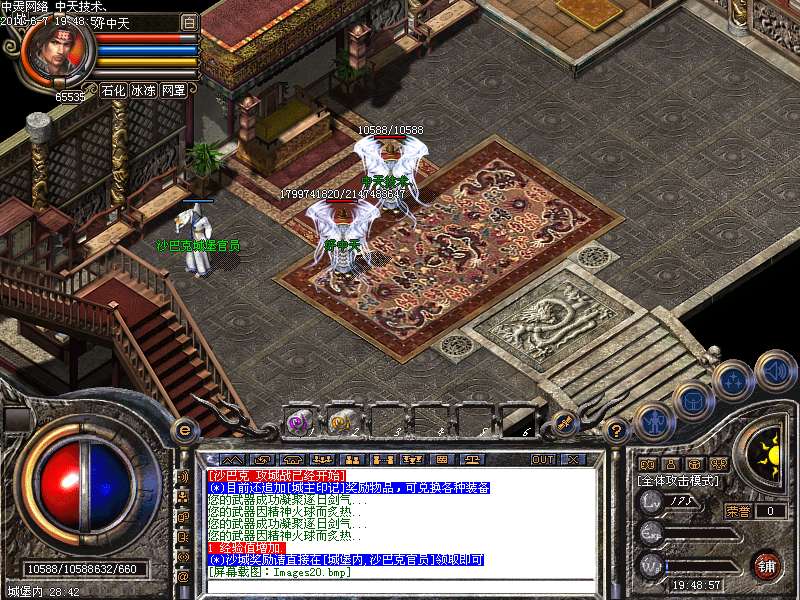Open the question mark help button
Viewport: 800px width, 600px height.
tap(617, 431)
